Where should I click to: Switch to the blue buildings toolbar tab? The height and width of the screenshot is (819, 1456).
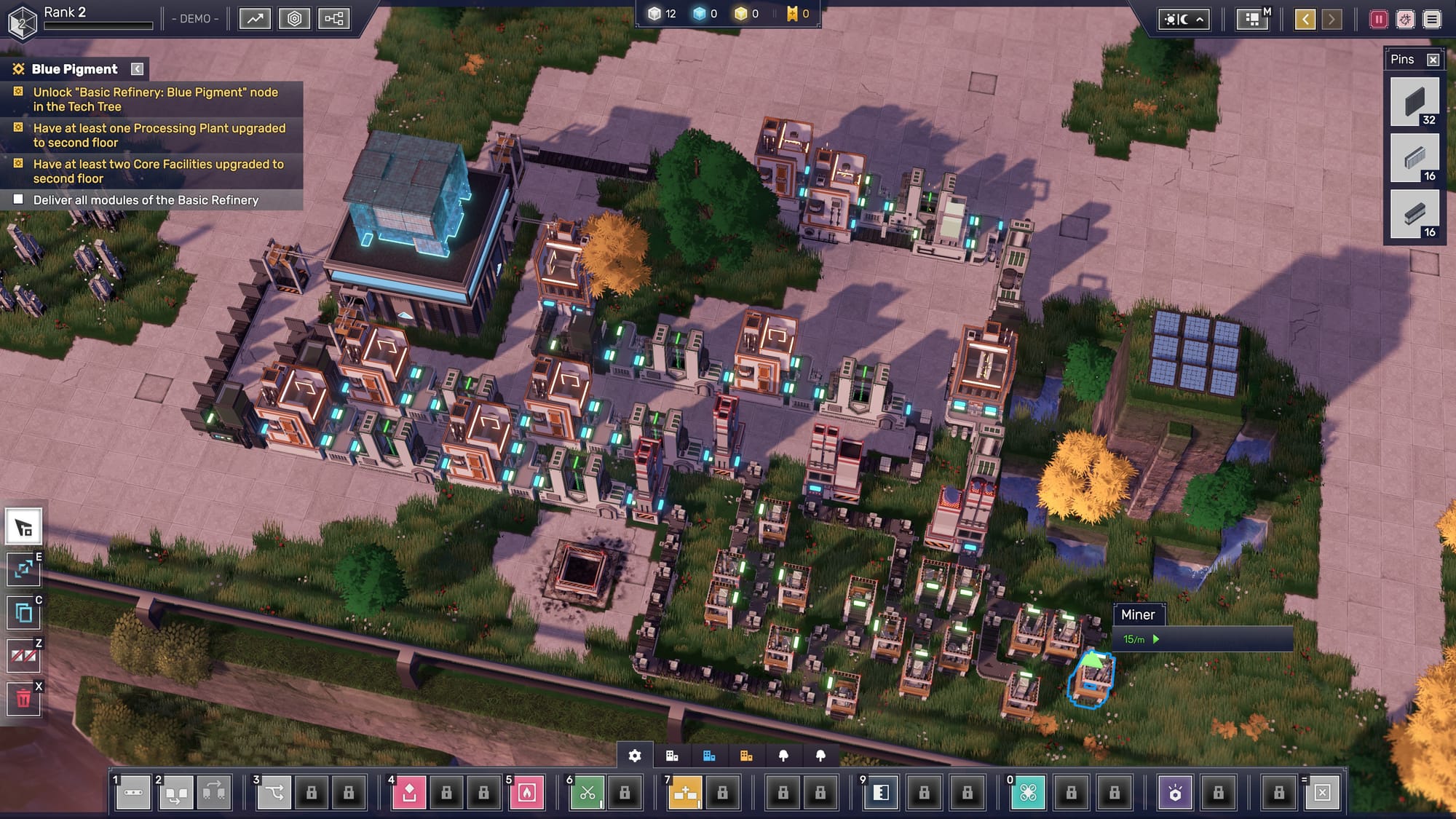709,756
